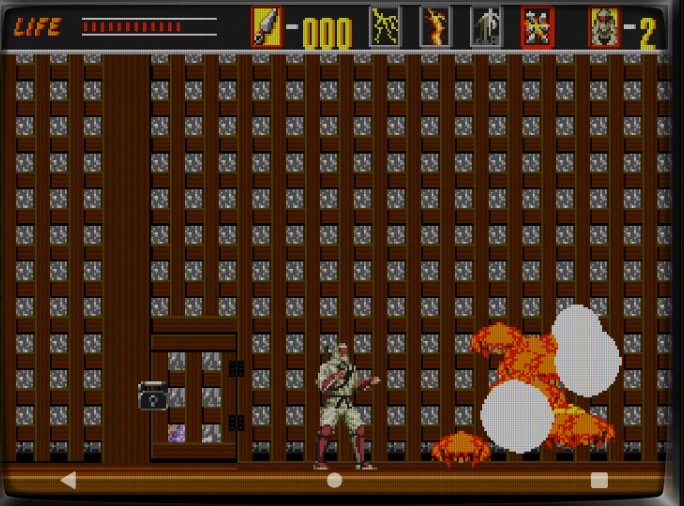Select the lightning ninjutsu icon
Viewport: 684px width, 506px height.
(385, 27)
